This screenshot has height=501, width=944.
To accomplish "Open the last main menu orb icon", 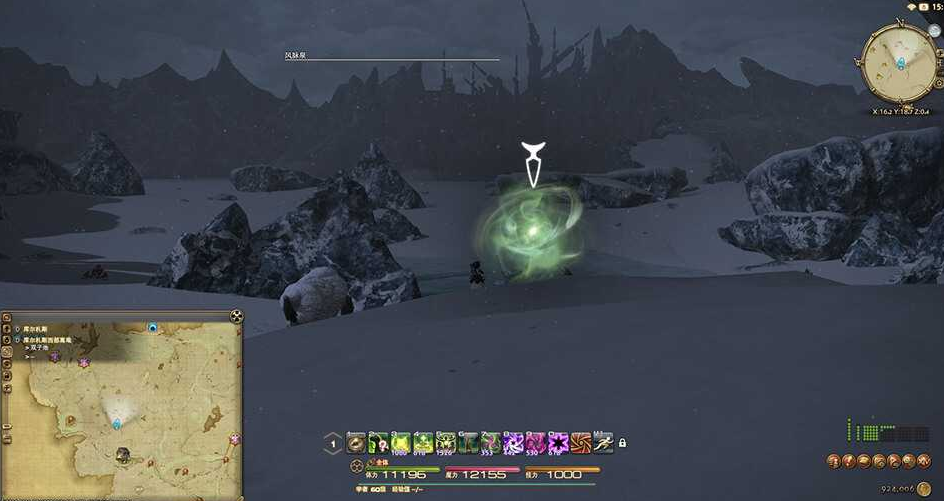I will pos(924,461).
